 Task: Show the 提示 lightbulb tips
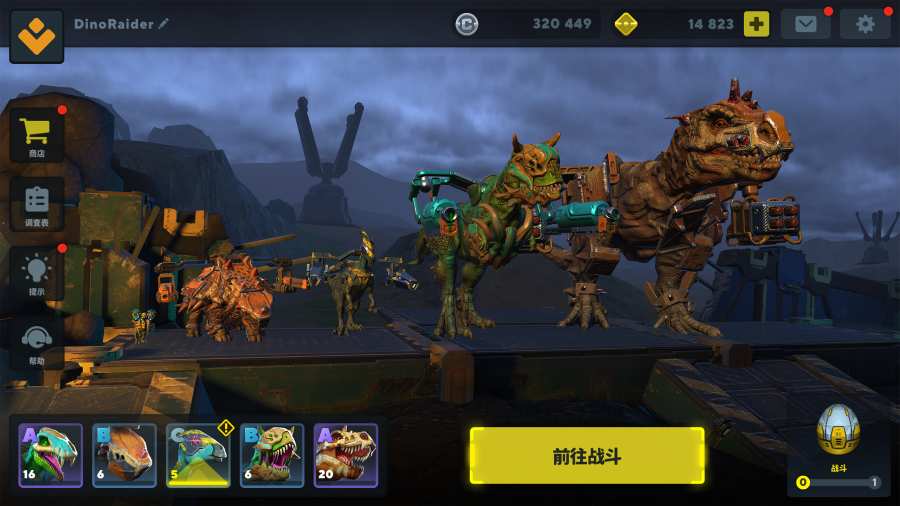click(37, 274)
